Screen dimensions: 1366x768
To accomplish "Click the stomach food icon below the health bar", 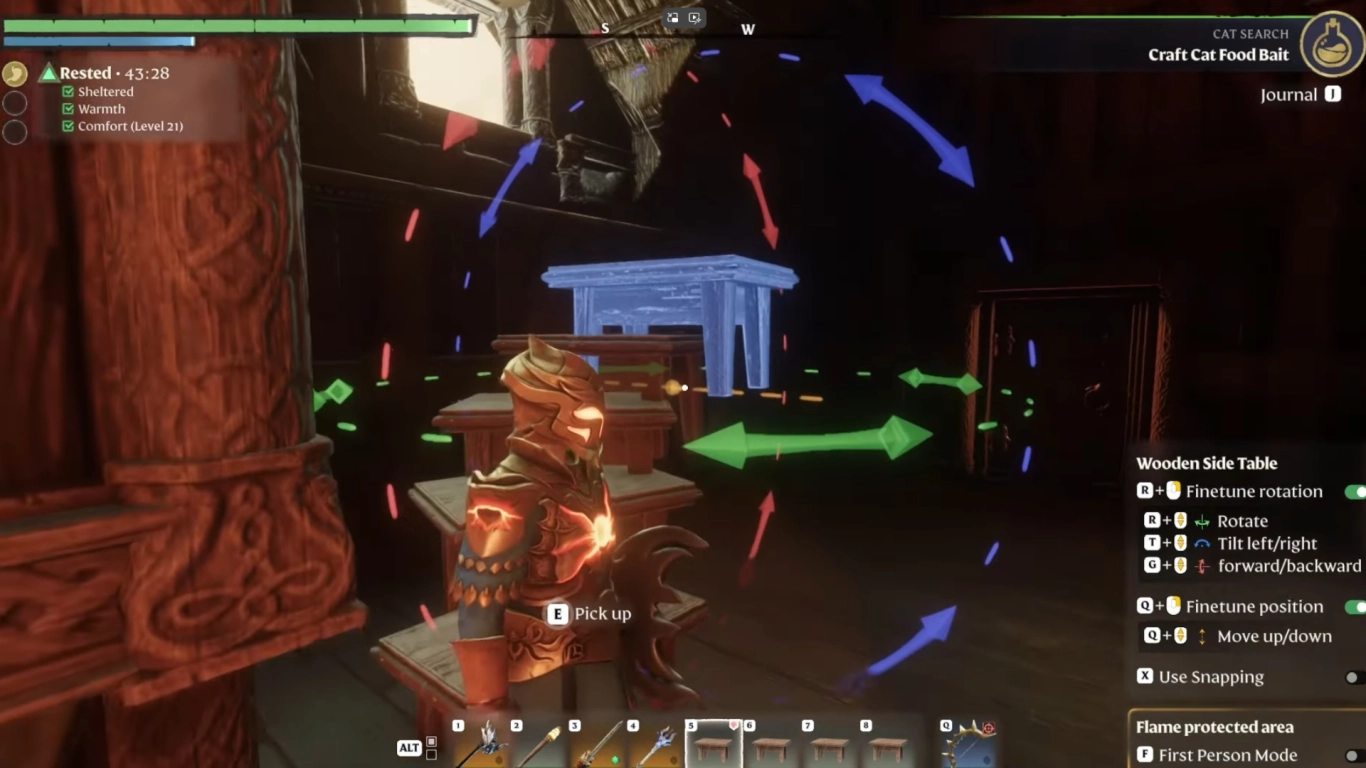I will 15,73.
